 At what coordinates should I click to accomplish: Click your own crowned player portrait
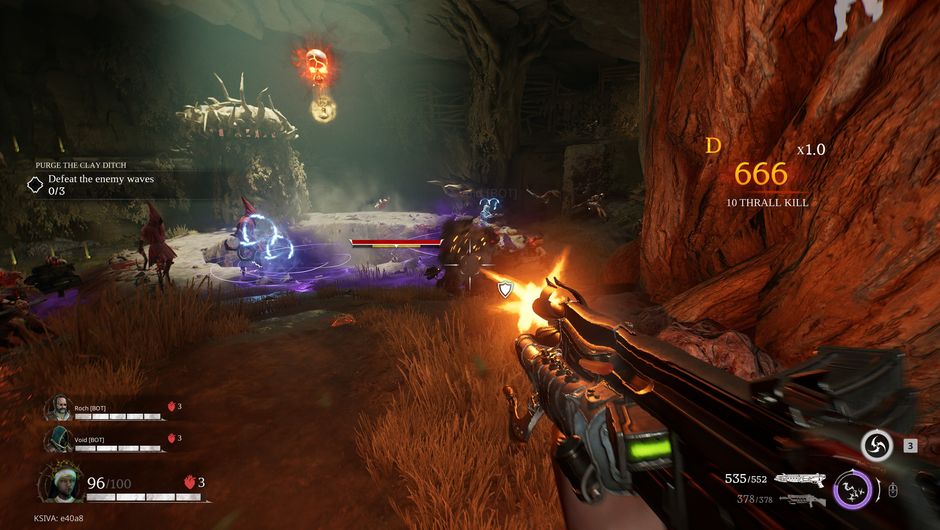(62, 484)
